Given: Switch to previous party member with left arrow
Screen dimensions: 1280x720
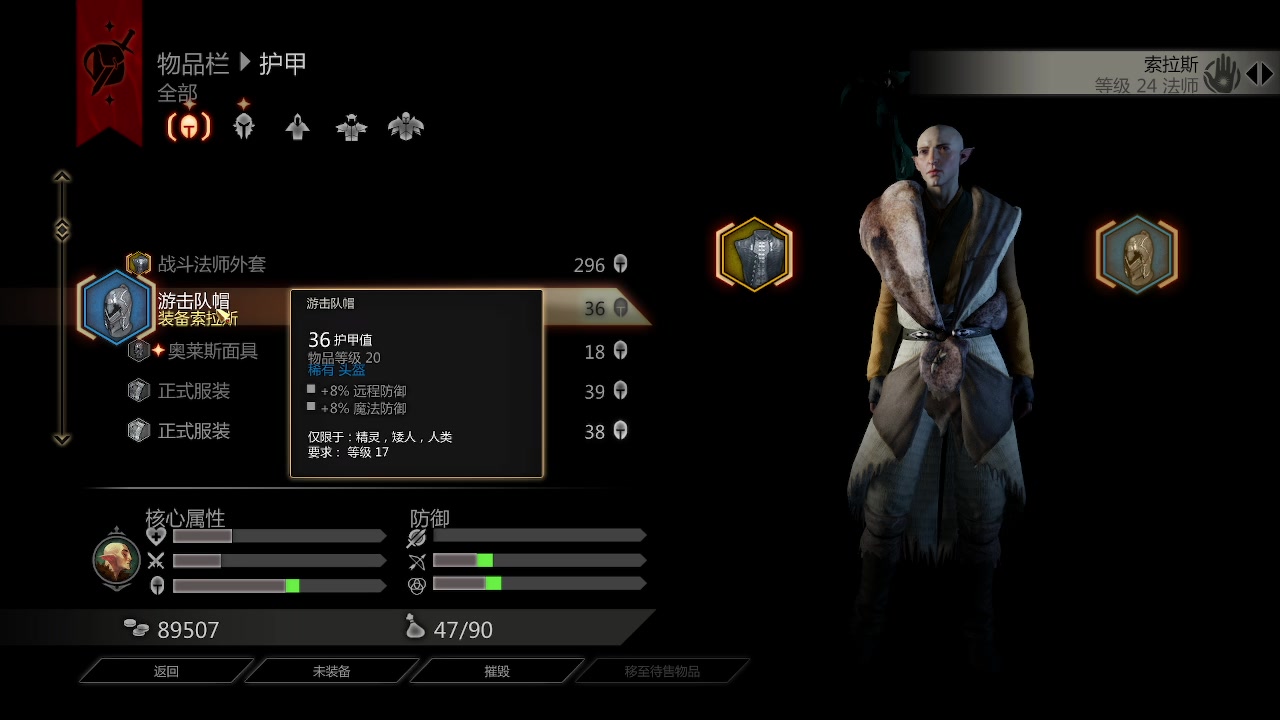Looking at the screenshot, I should [1251, 73].
